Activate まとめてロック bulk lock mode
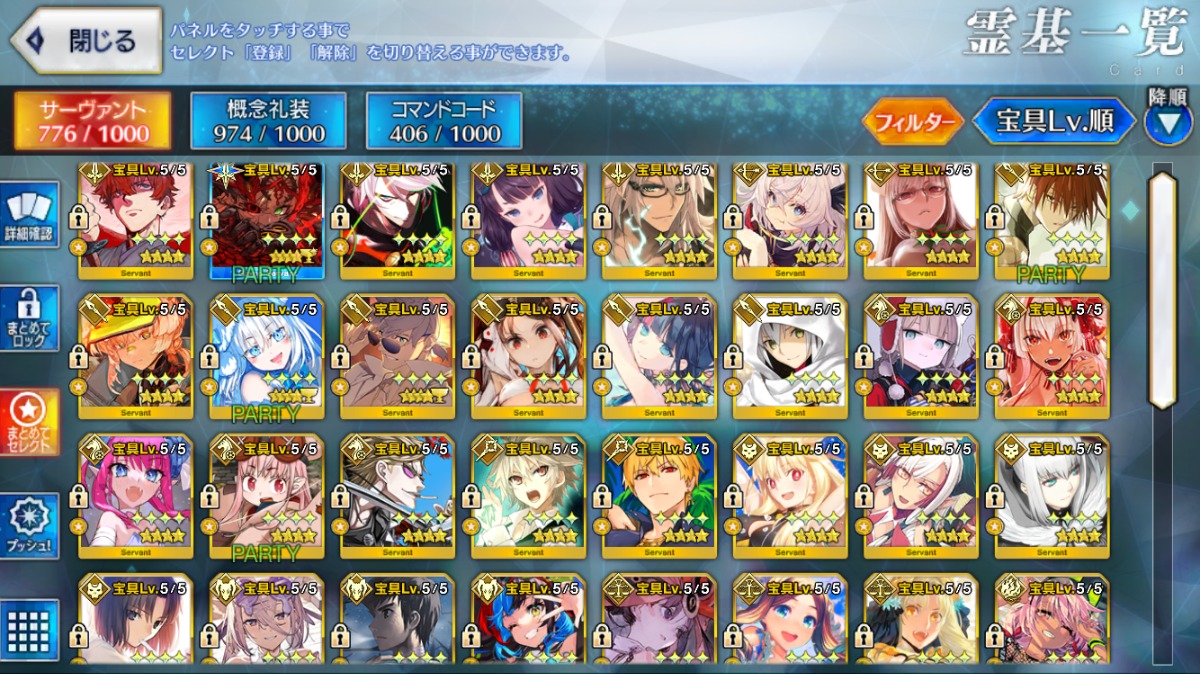The width and height of the screenshot is (1200, 674). click(x=32, y=318)
